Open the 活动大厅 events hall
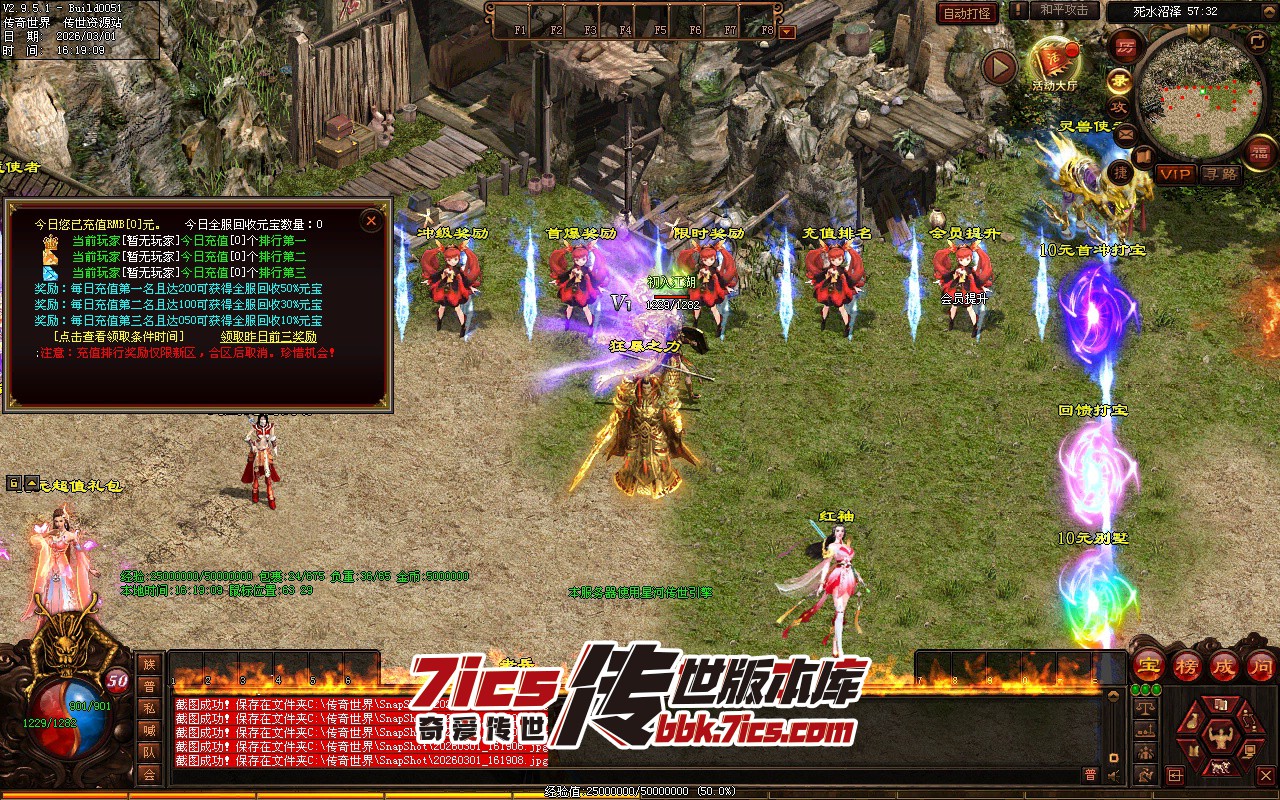Image resolution: width=1280 pixels, height=800 pixels. coord(1054,63)
